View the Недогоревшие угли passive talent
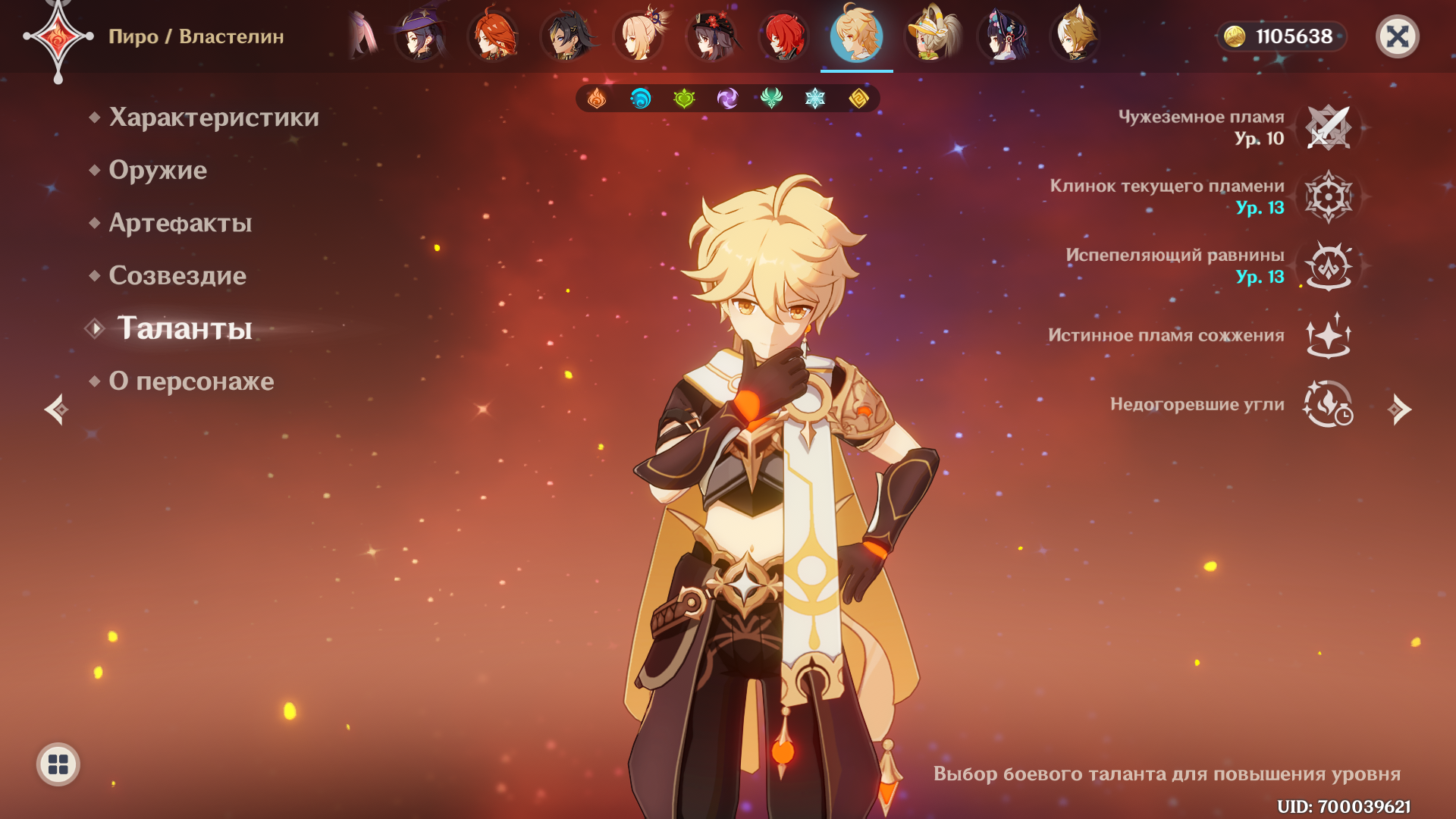This screenshot has height=819, width=1456. coord(1329,404)
